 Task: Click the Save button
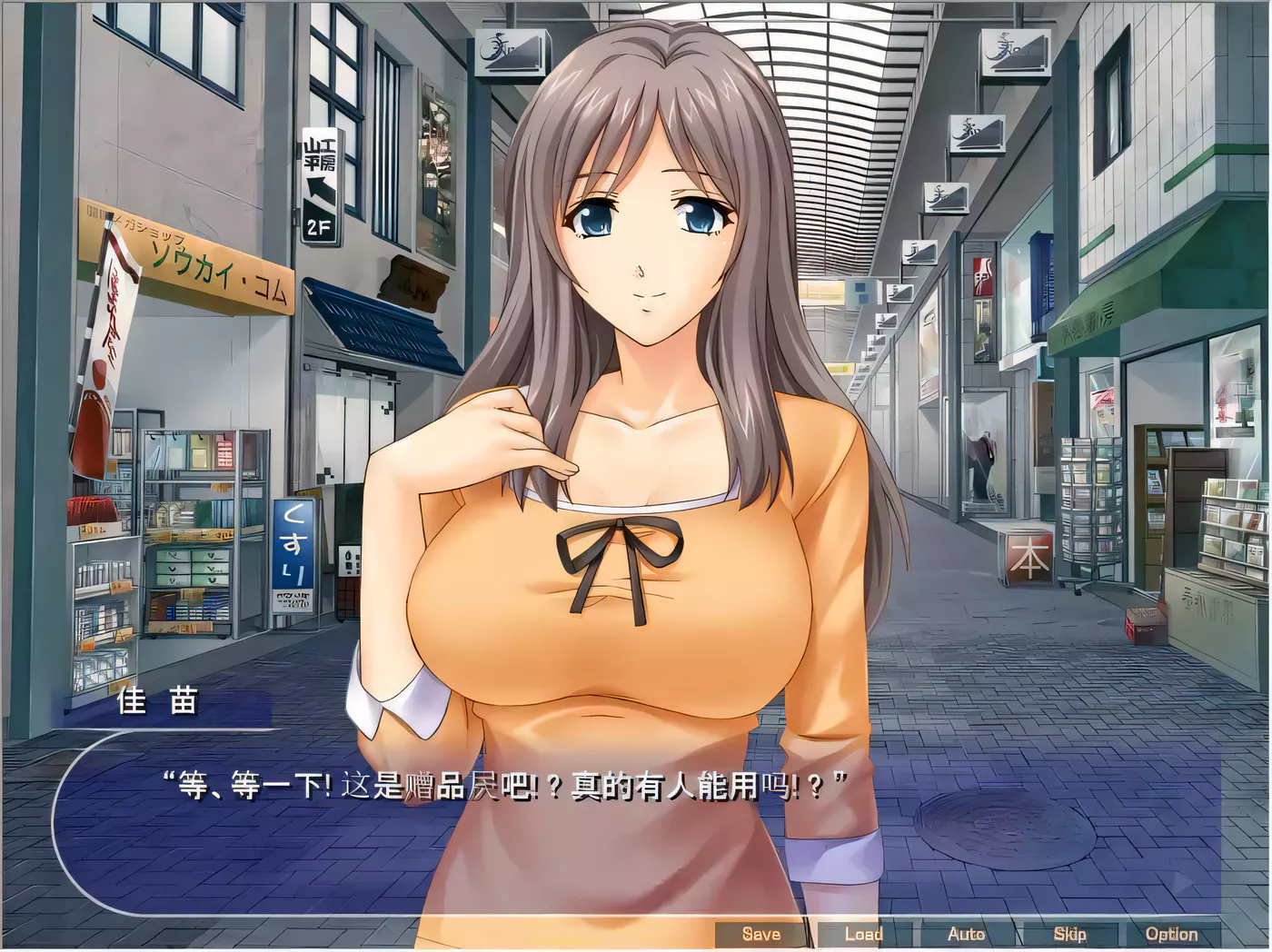click(x=761, y=933)
